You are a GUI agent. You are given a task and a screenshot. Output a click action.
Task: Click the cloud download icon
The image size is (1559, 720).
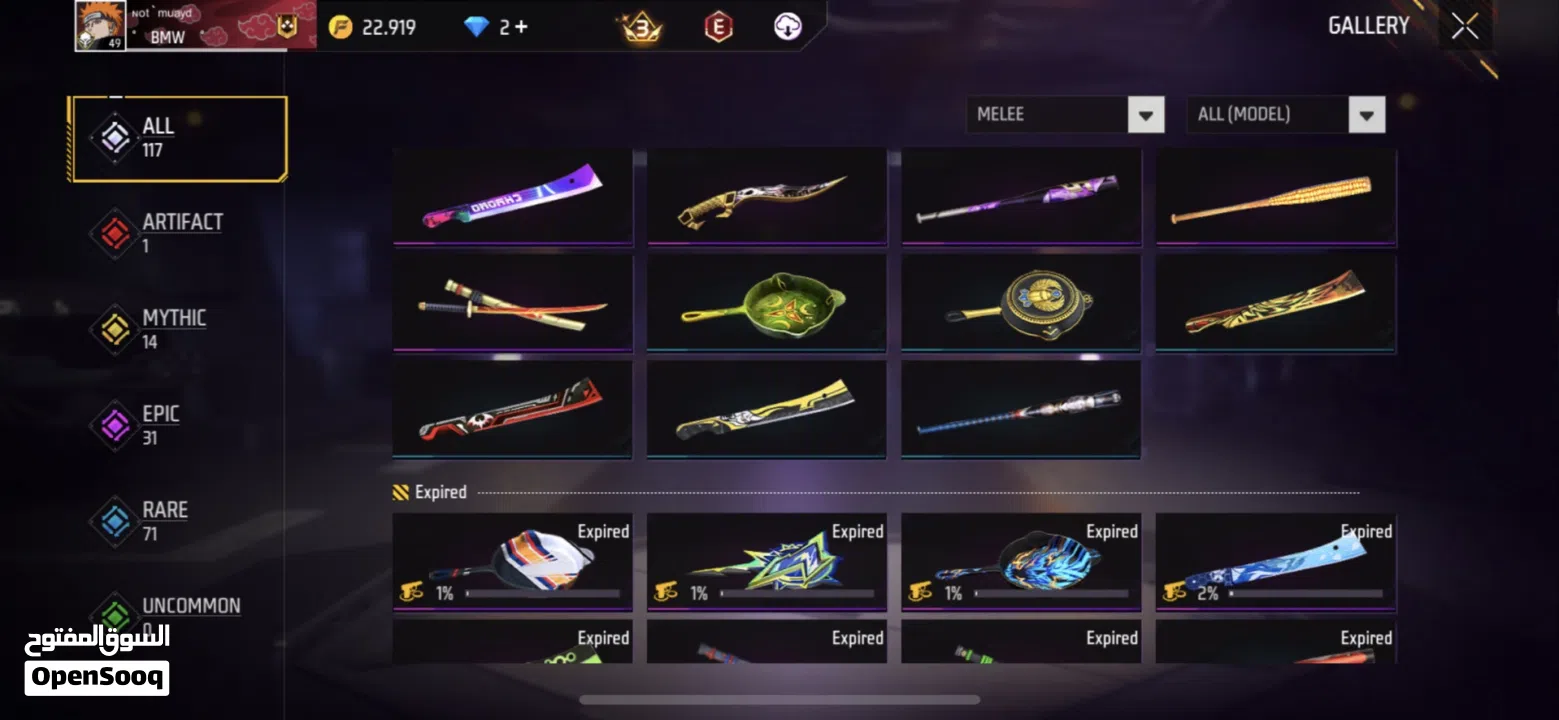click(x=789, y=27)
